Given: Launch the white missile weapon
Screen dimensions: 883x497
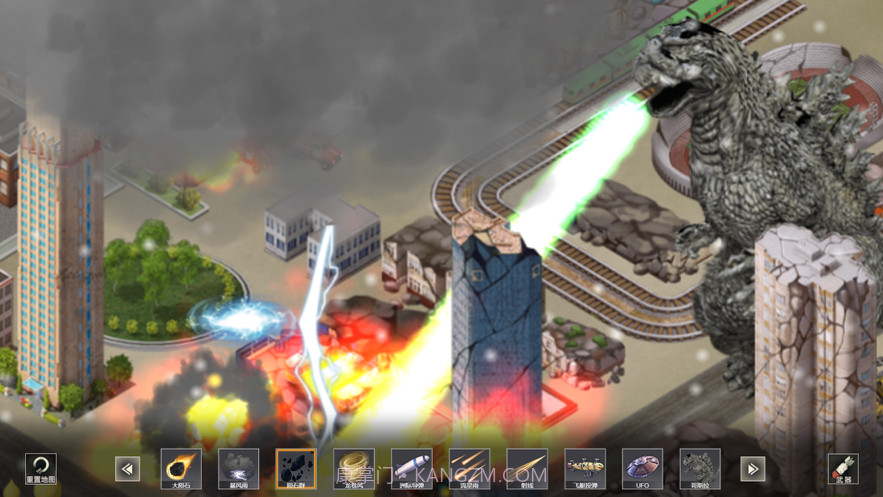Looking at the screenshot, I should point(412,468).
